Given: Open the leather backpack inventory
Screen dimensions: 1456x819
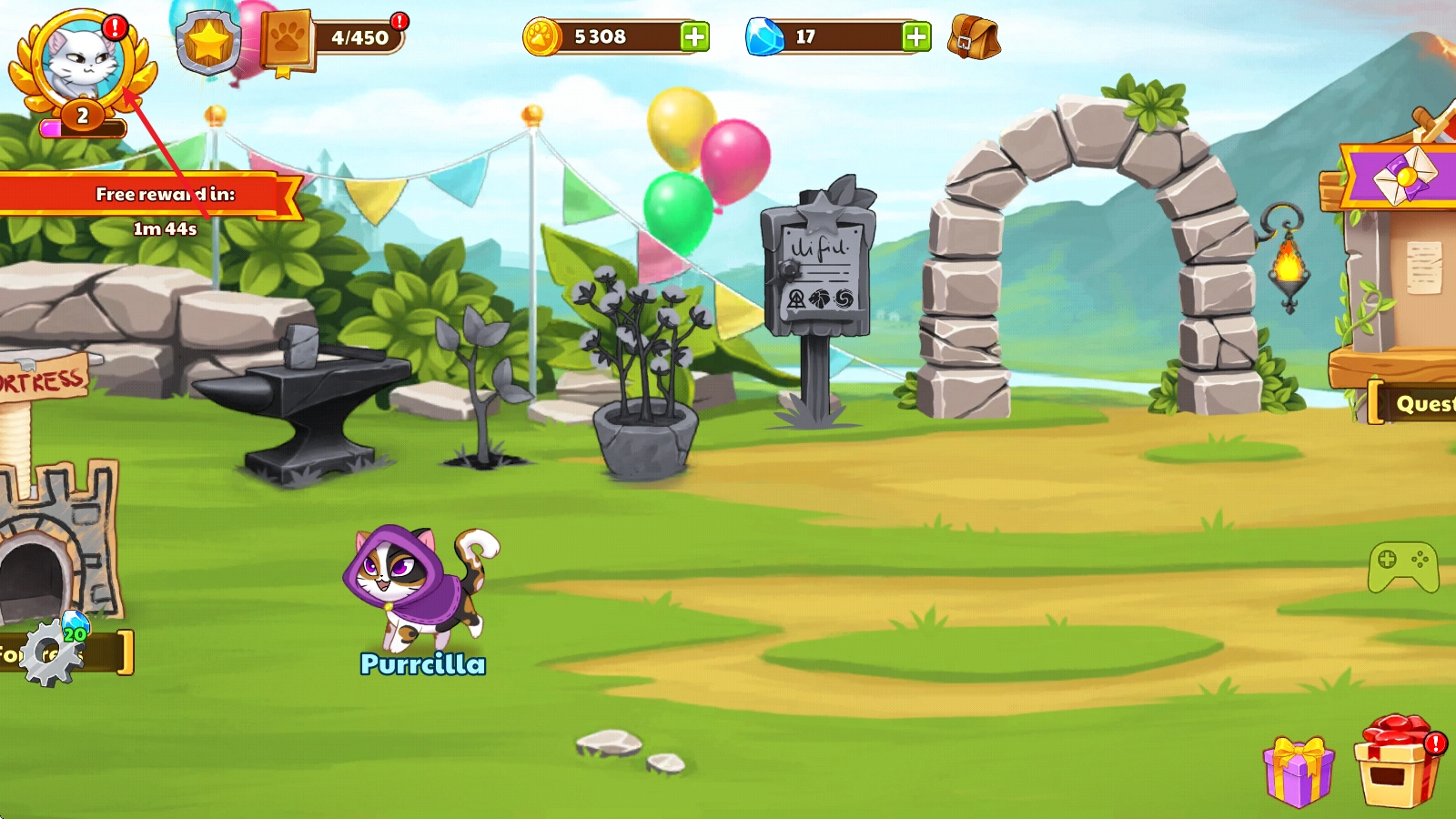Looking at the screenshot, I should 973,38.
